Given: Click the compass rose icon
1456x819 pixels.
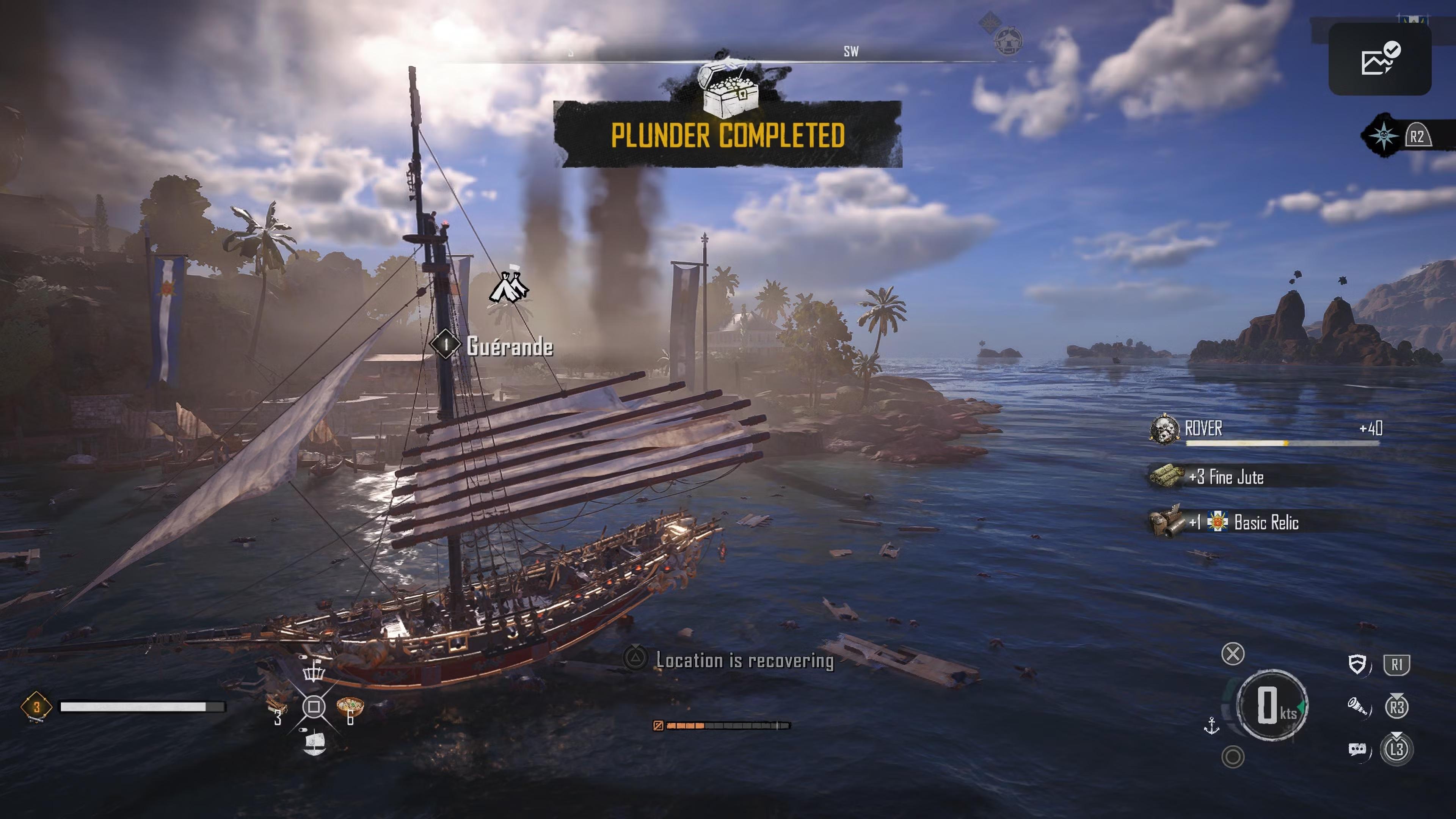Looking at the screenshot, I should click(1383, 136).
